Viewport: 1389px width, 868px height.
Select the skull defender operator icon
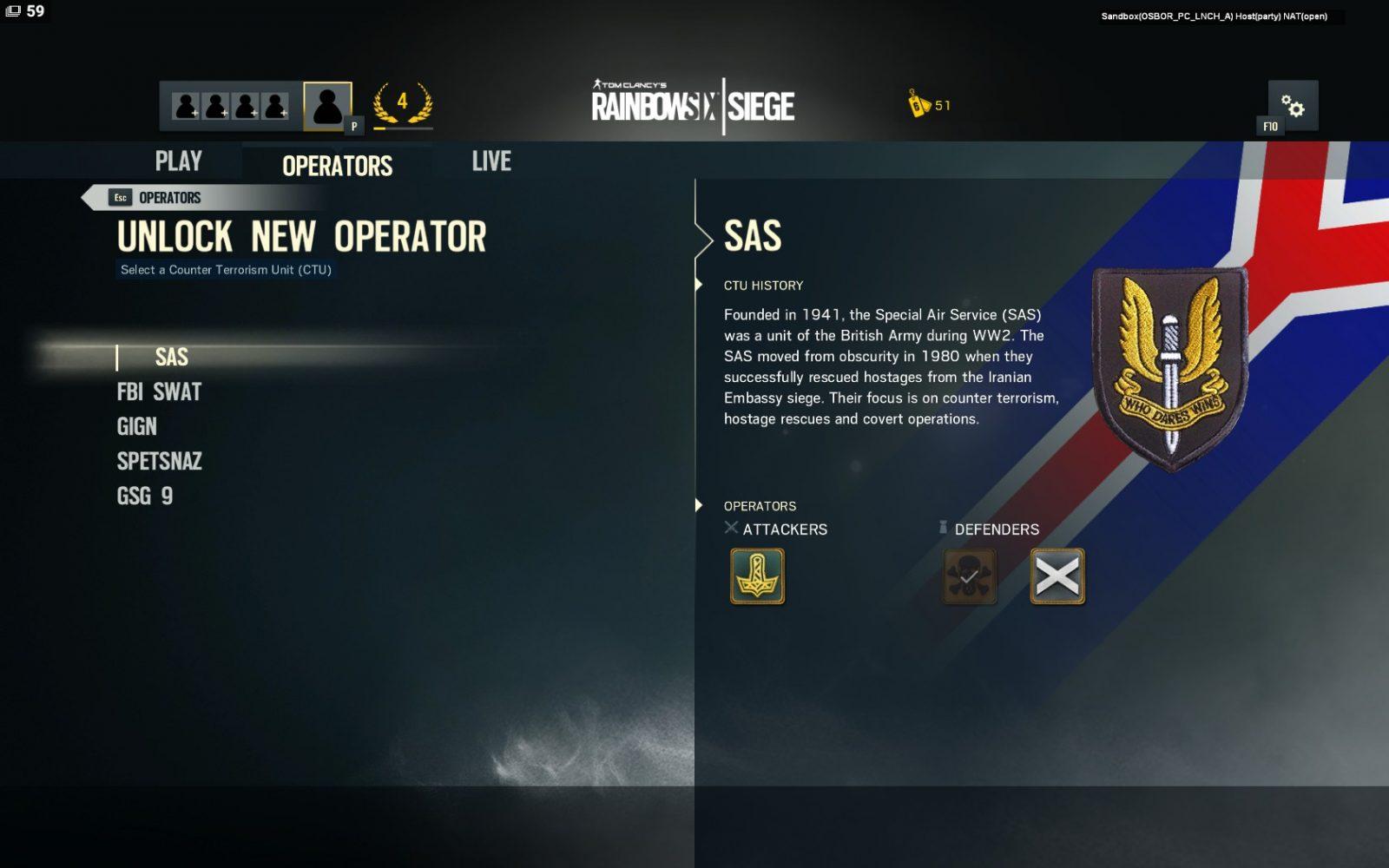(969, 575)
